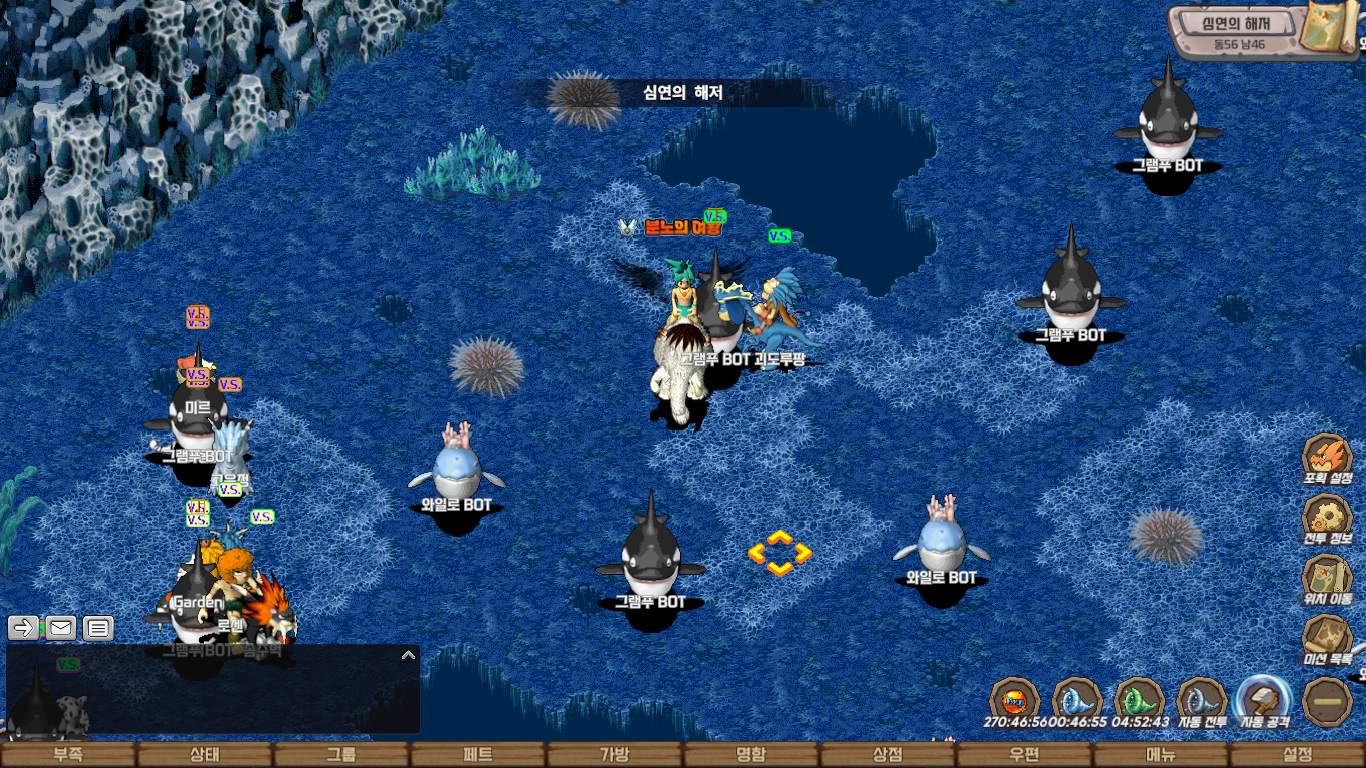Open the 페트 (pet) menu
The image size is (1366, 768).
point(478,755)
